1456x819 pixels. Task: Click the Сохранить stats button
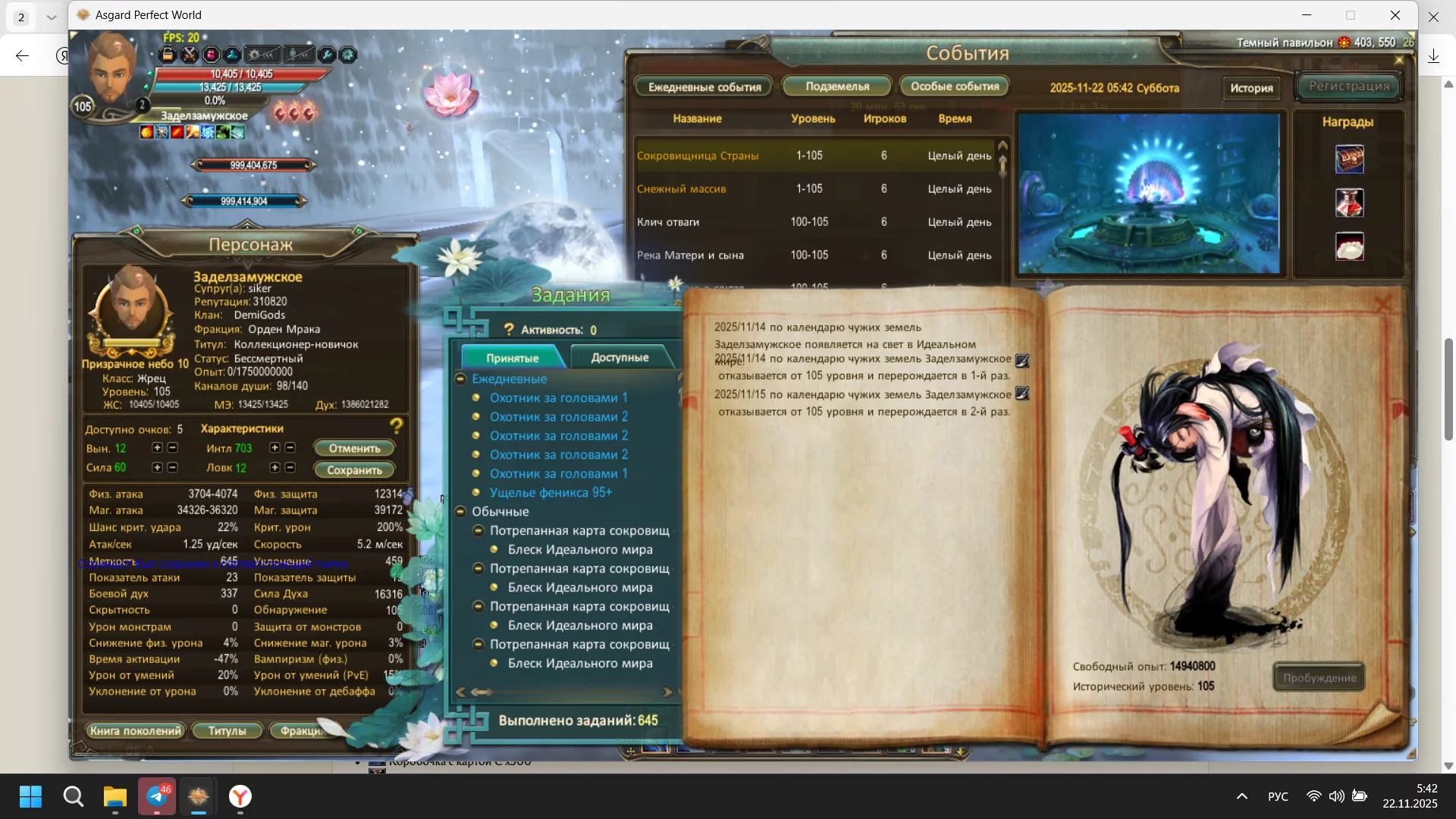pyautogui.click(x=354, y=470)
